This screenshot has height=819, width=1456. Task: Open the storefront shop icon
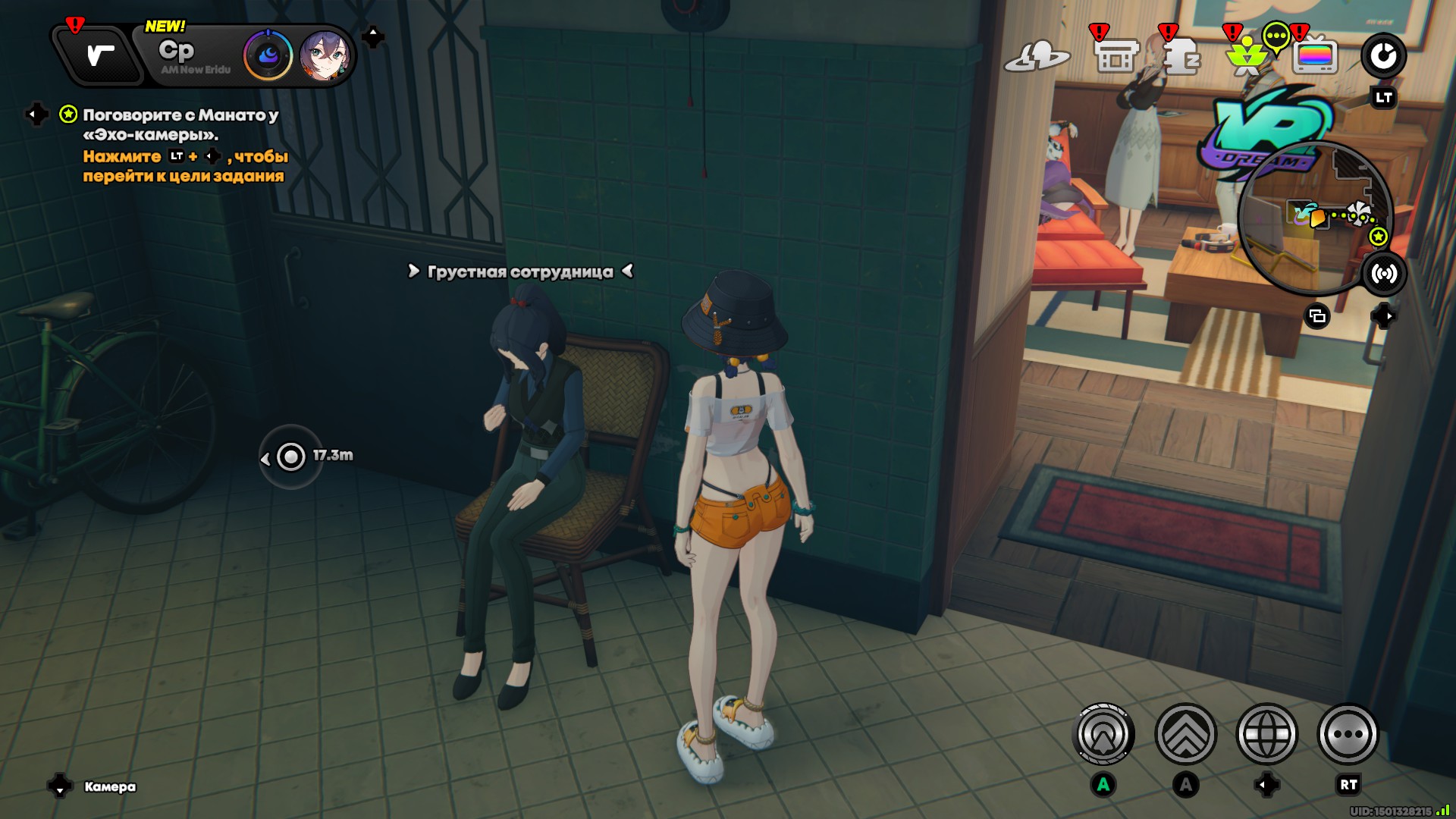(x=1116, y=56)
